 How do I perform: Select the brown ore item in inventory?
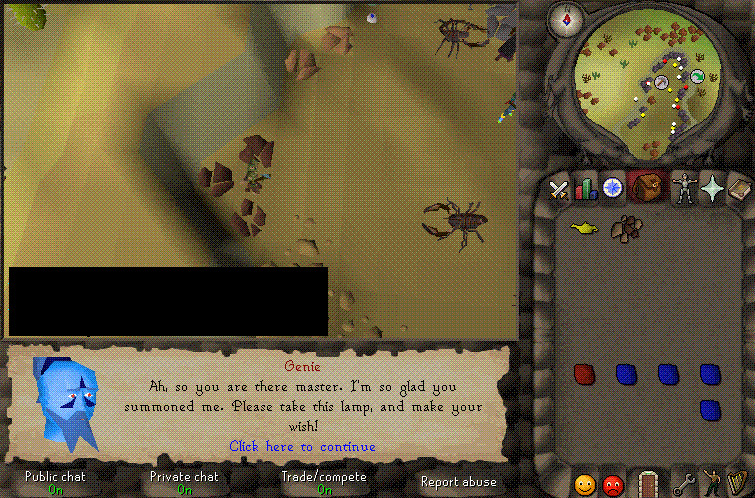626,229
